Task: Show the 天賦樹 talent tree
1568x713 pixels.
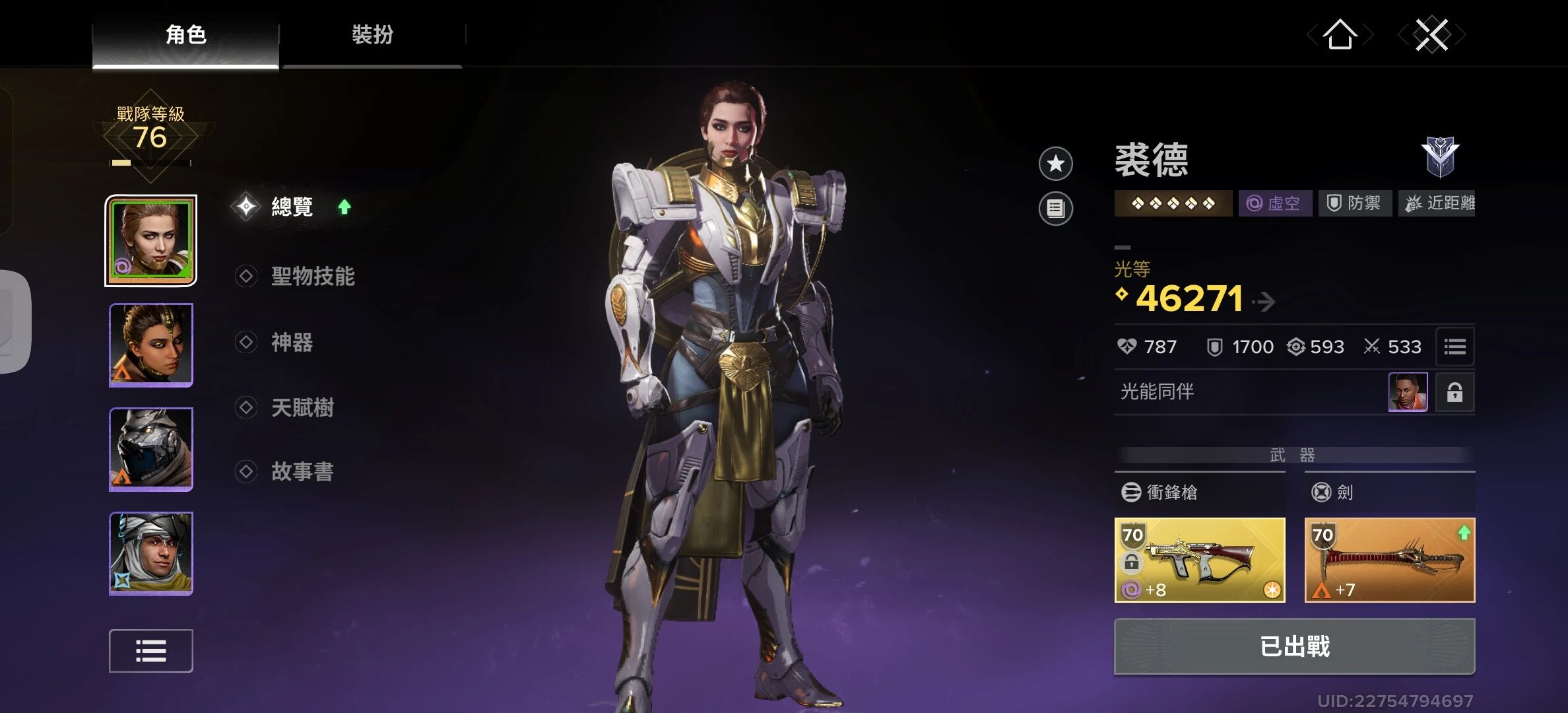Action: (x=302, y=407)
